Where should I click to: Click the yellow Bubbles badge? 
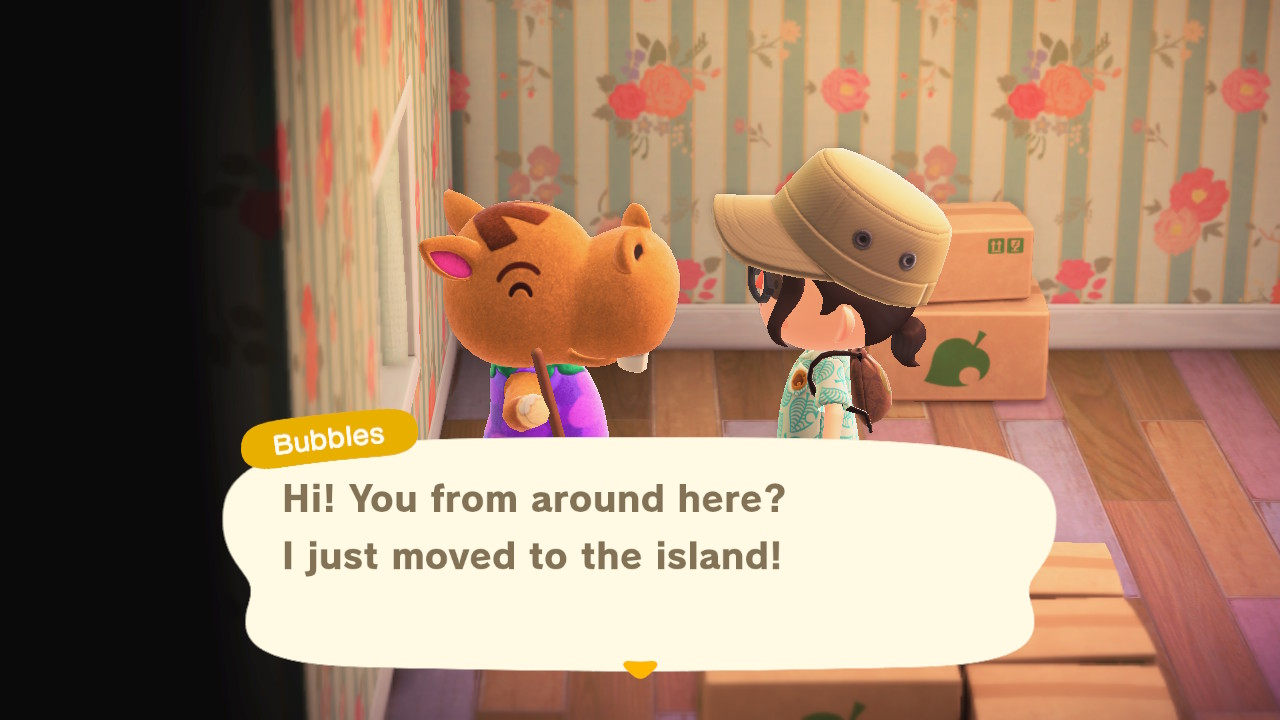pyautogui.click(x=327, y=435)
